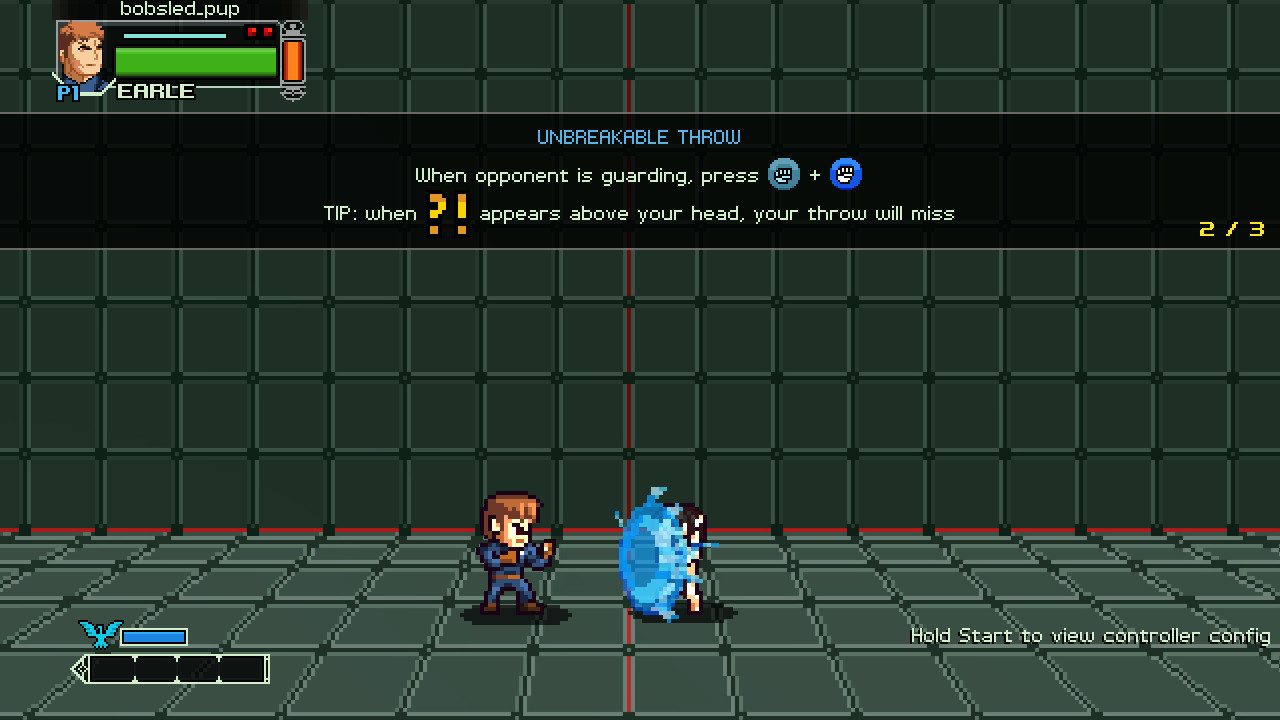Click the gray punch button icon
This screenshot has width=1280, height=720.
point(784,174)
